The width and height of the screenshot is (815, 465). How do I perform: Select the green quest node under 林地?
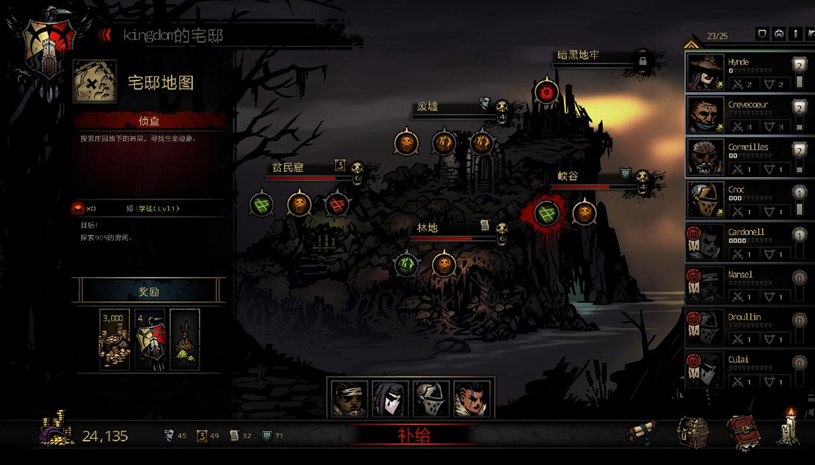(406, 265)
